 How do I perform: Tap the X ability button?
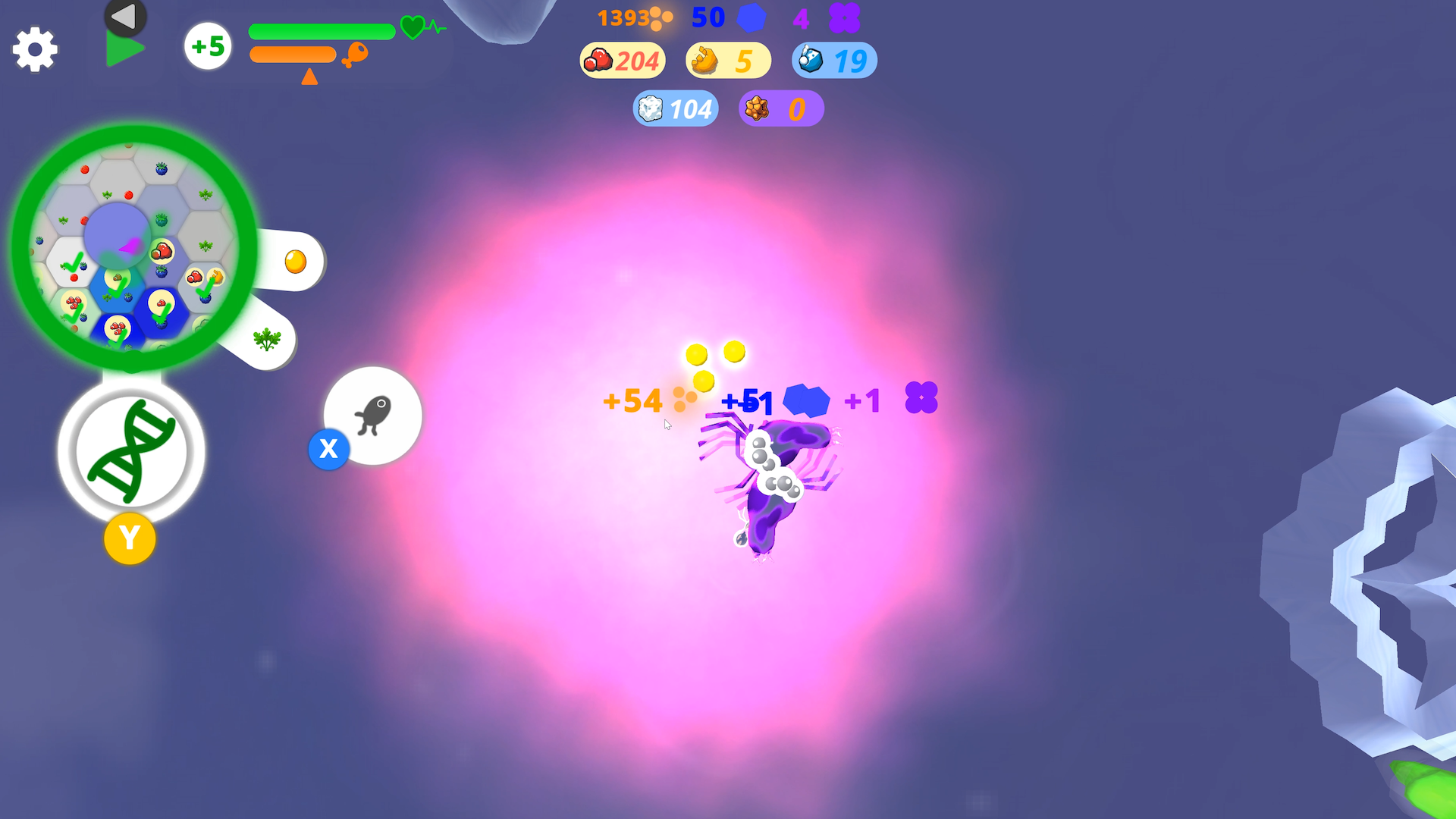(328, 449)
